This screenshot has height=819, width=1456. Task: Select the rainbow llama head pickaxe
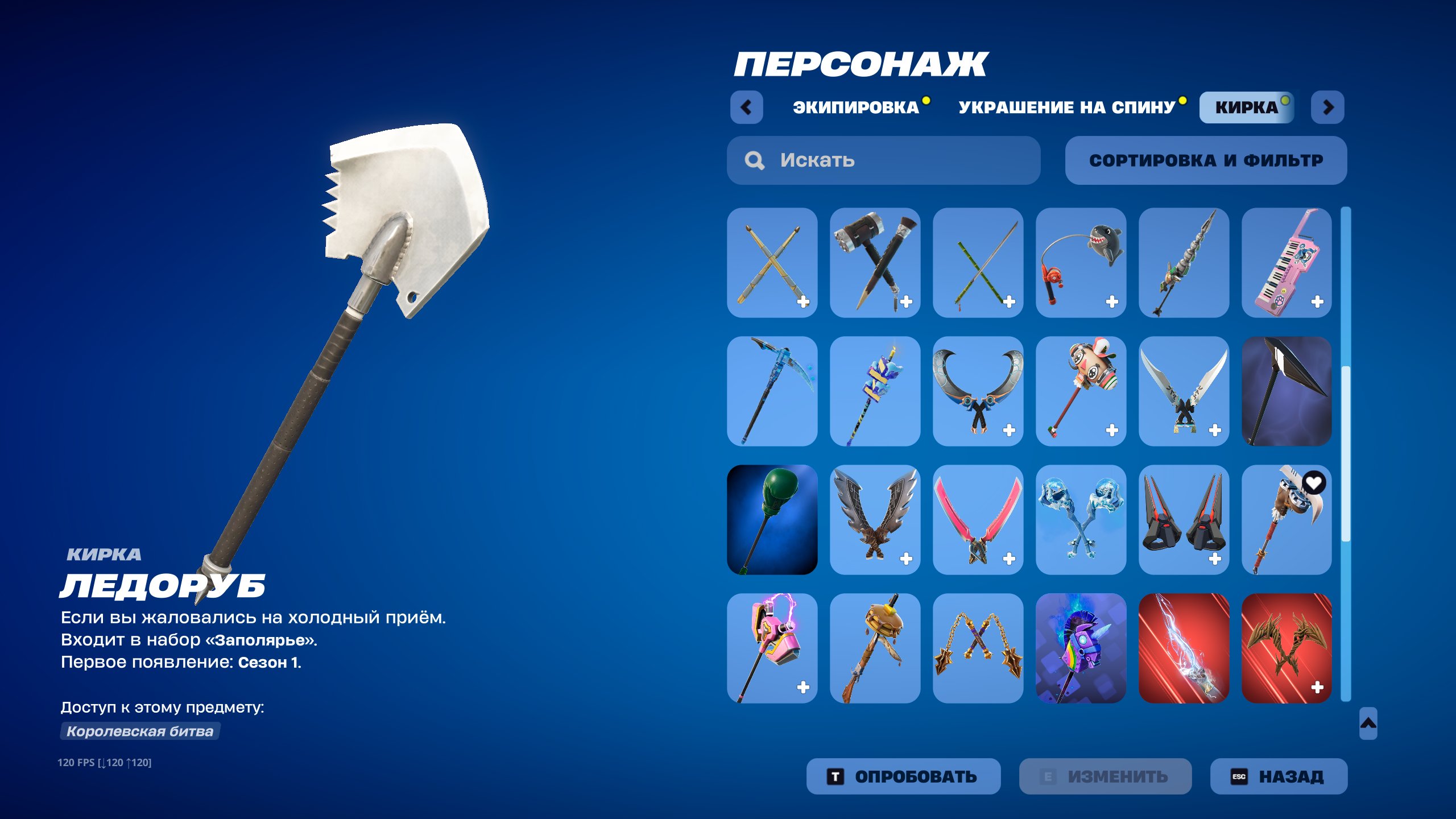[x=1081, y=648]
